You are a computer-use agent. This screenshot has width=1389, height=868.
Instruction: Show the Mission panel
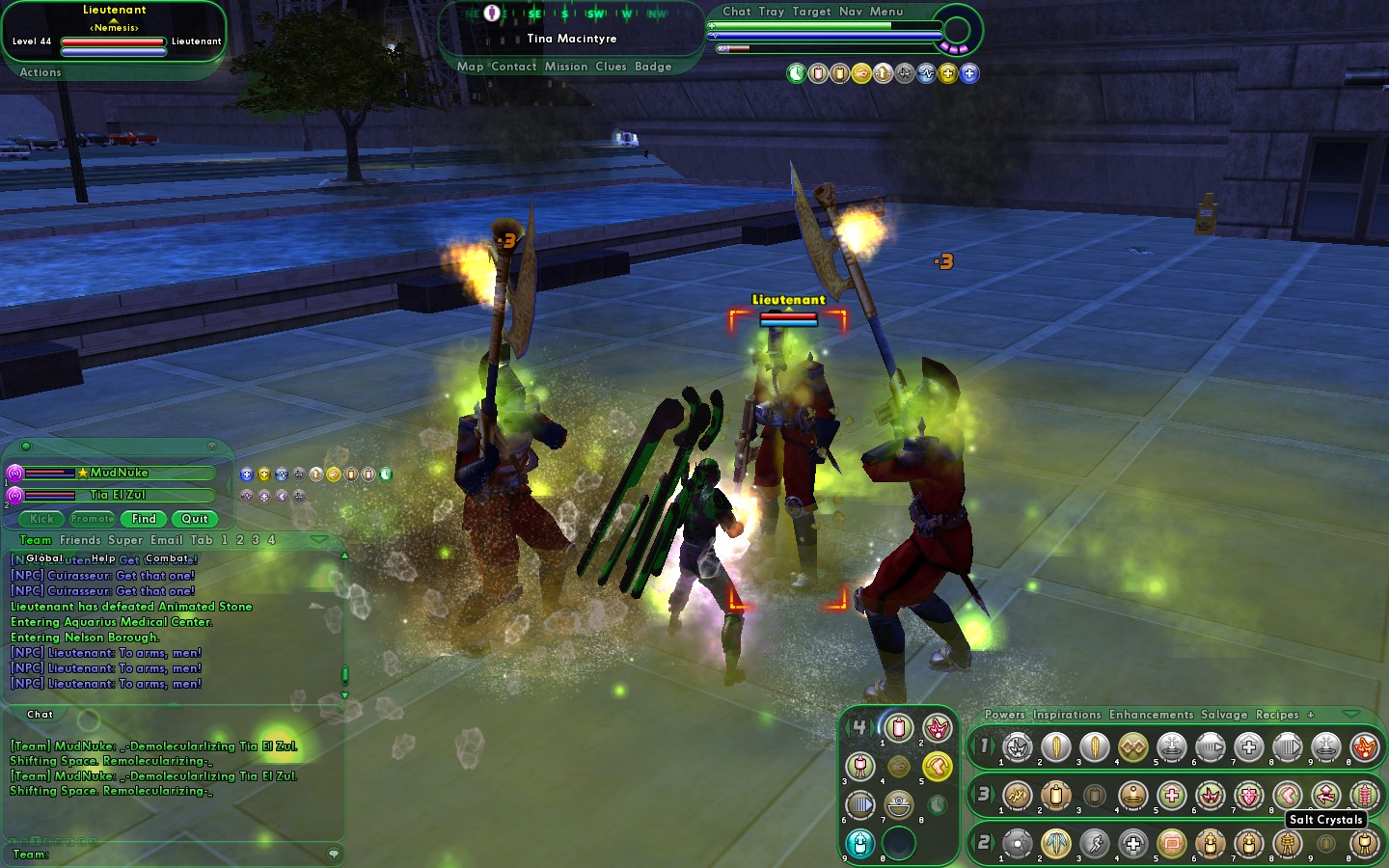(565, 67)
